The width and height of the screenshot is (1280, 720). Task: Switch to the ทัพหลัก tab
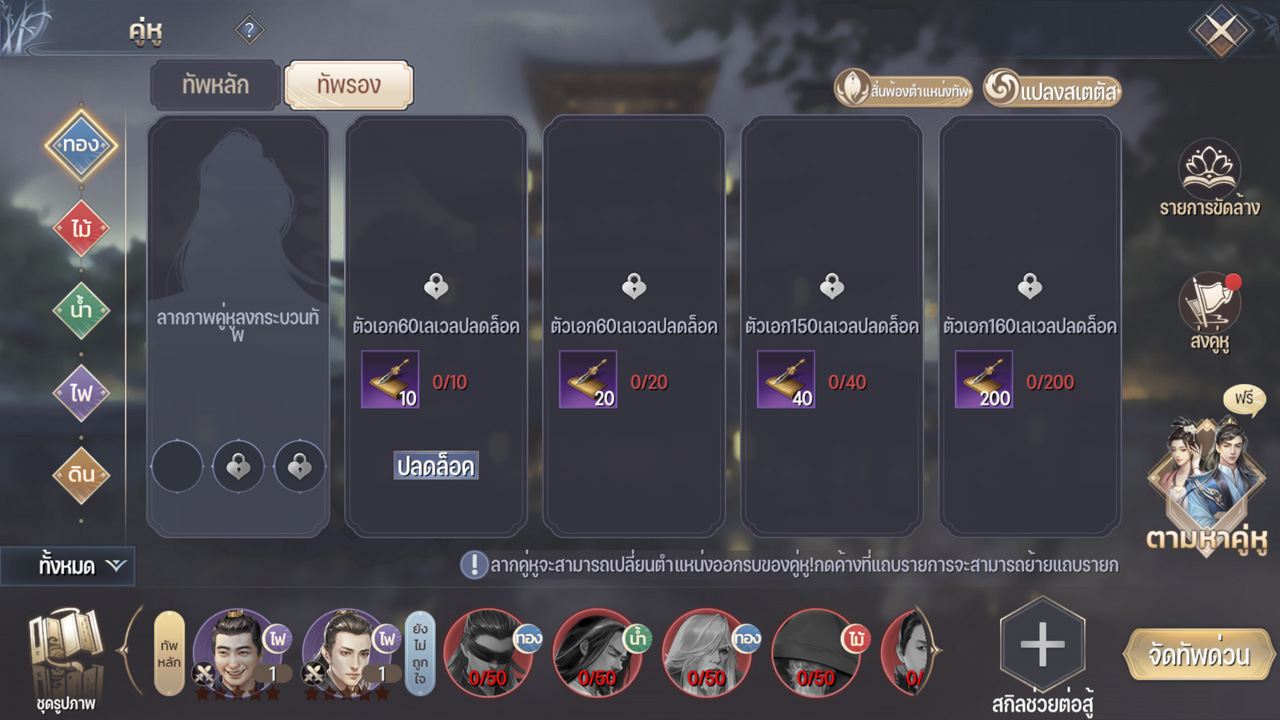point(215,86)
